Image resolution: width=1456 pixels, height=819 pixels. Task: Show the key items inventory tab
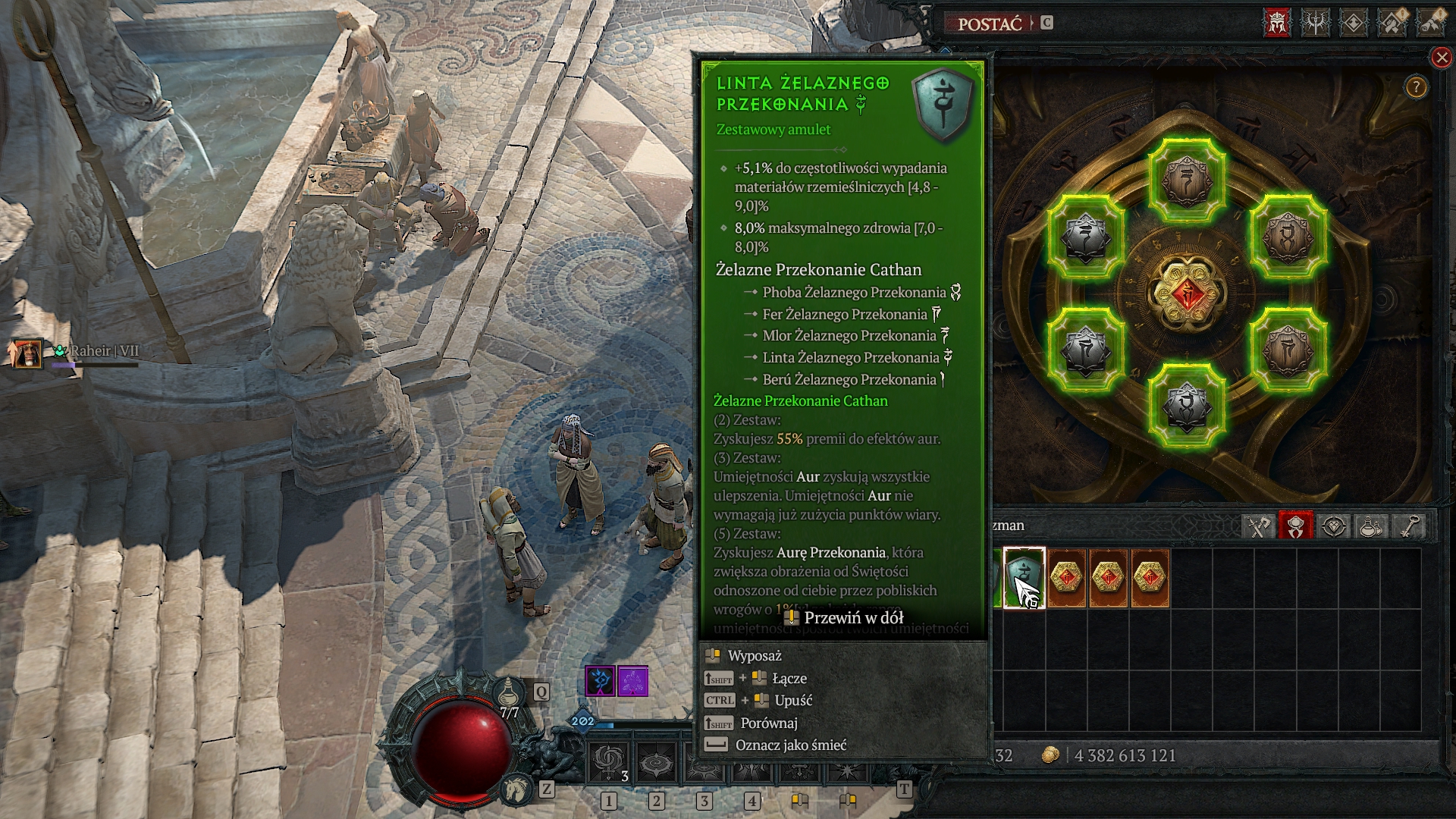1409,526
